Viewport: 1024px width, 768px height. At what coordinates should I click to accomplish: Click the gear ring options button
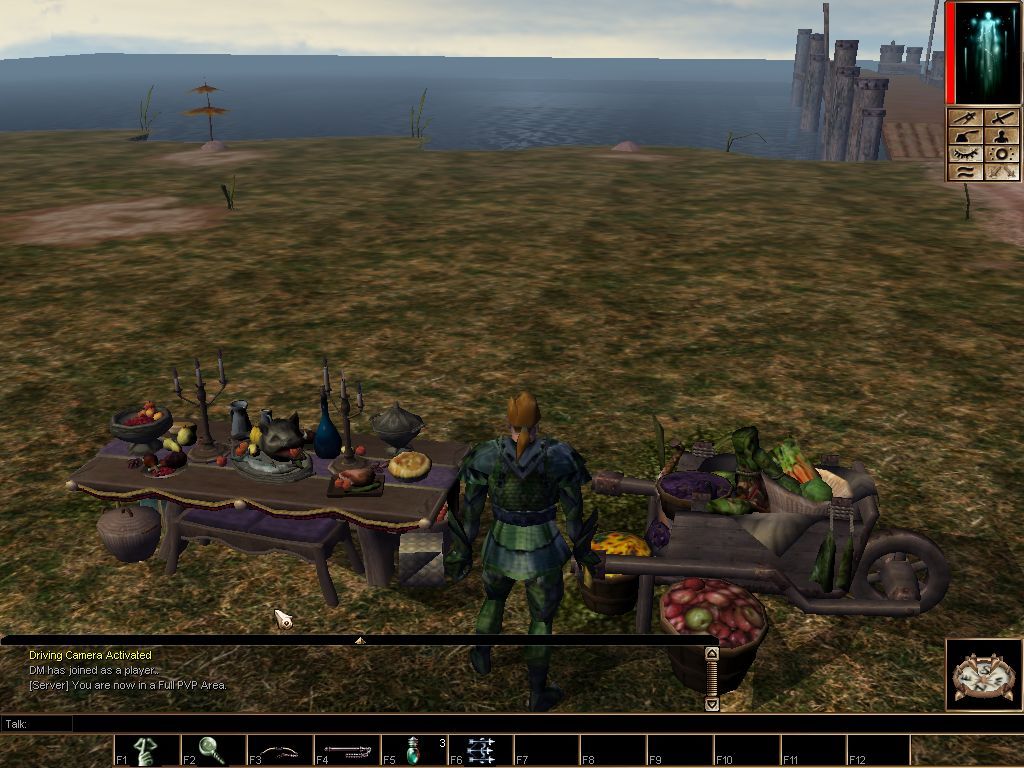(1001, 154)
